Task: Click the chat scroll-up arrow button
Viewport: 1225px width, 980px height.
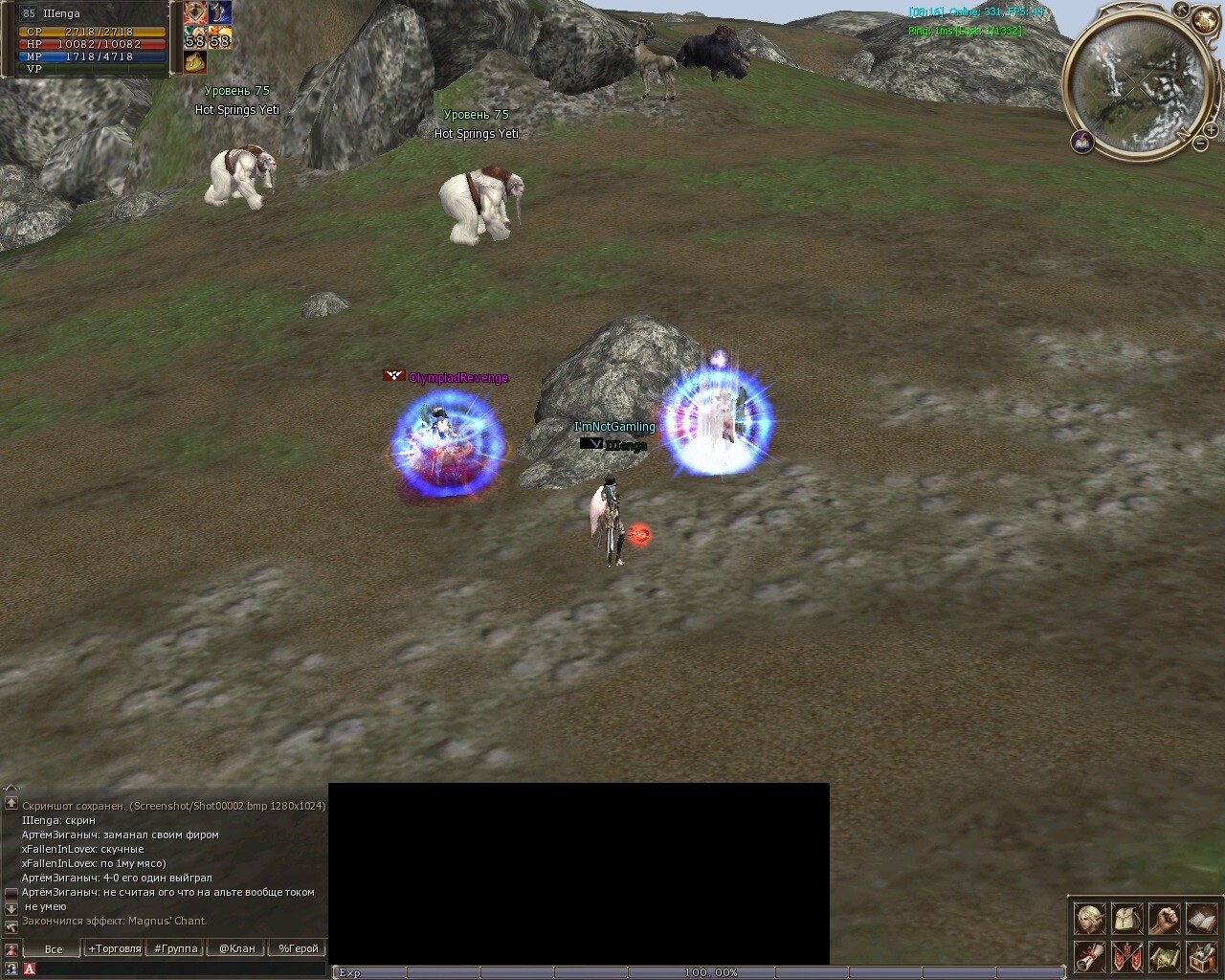Action: [11, 803]
